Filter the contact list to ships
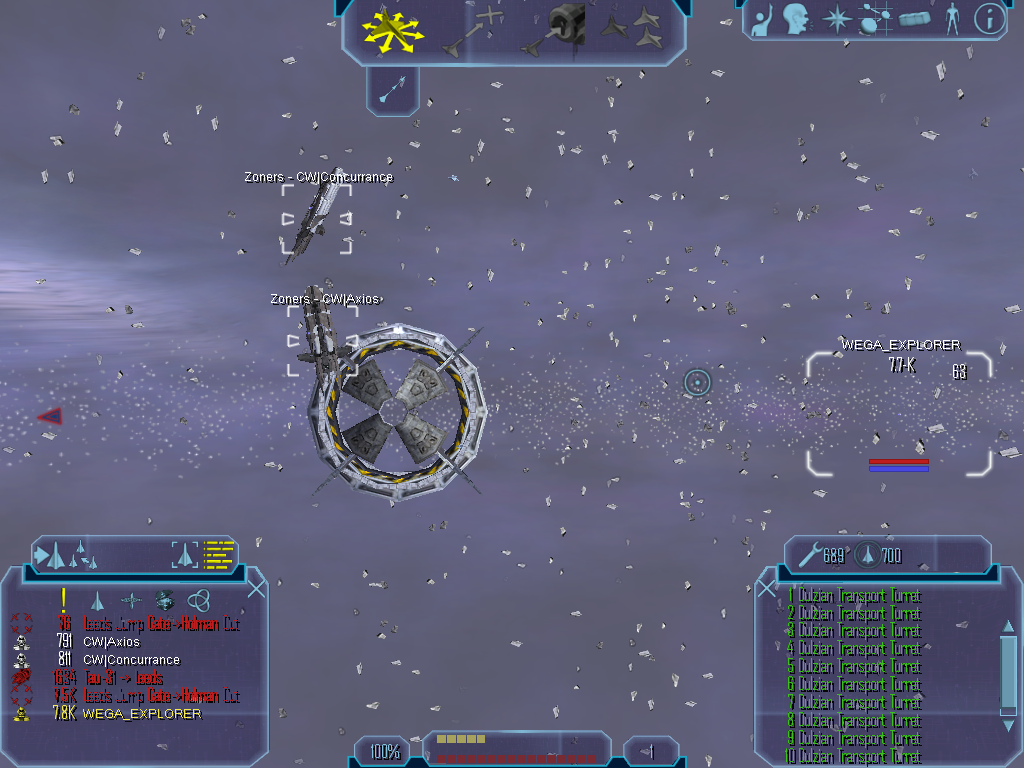The height and width of the screenshot is (768, 1024). (x=97, y=600)
